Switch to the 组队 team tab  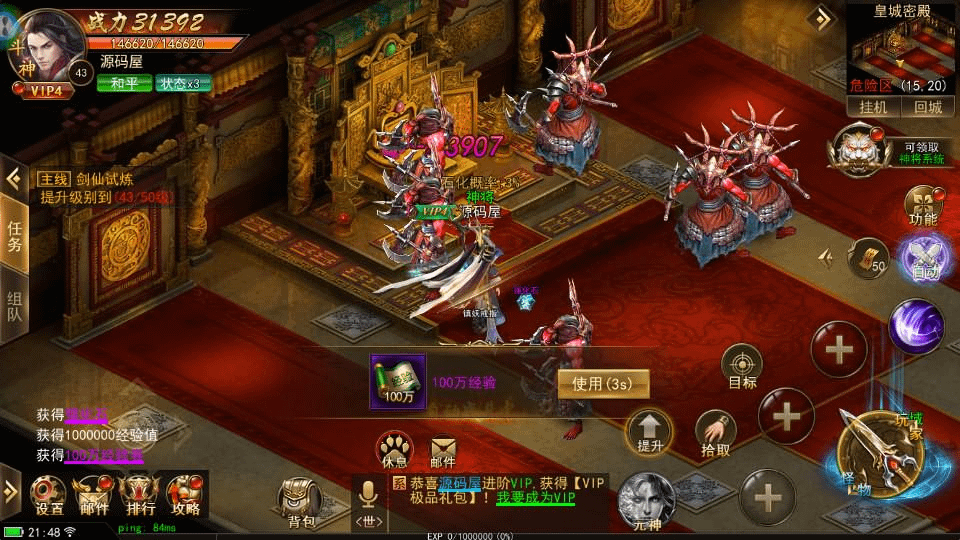click(x=15, y=311)
